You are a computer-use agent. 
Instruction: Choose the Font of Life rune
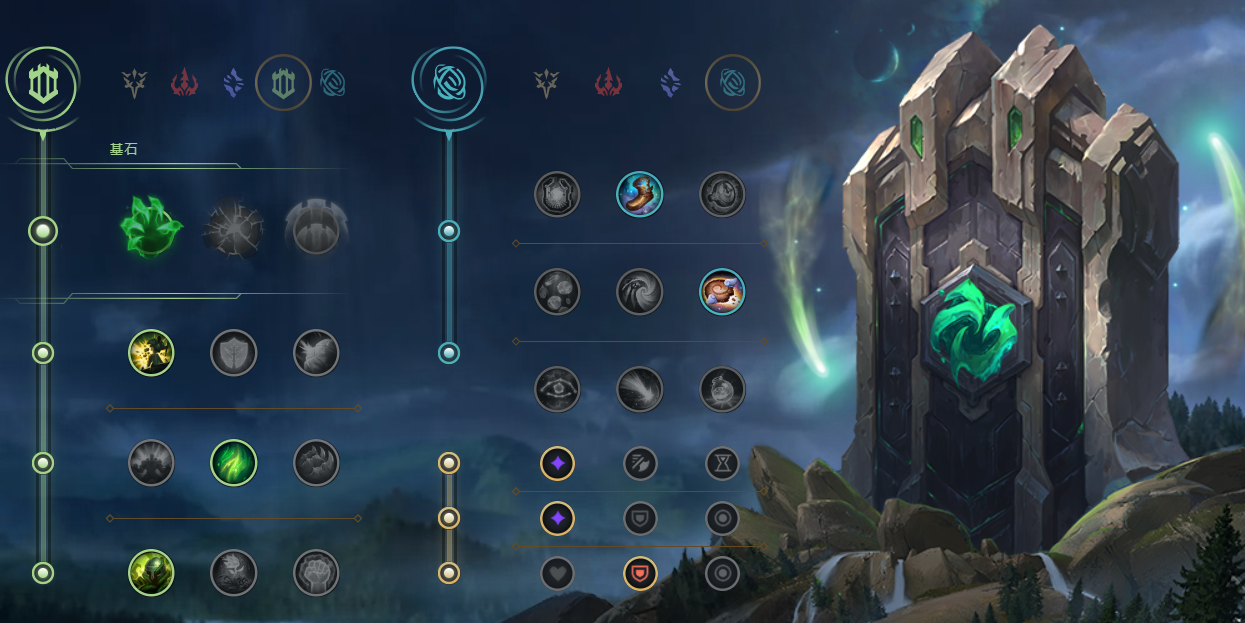234,353
